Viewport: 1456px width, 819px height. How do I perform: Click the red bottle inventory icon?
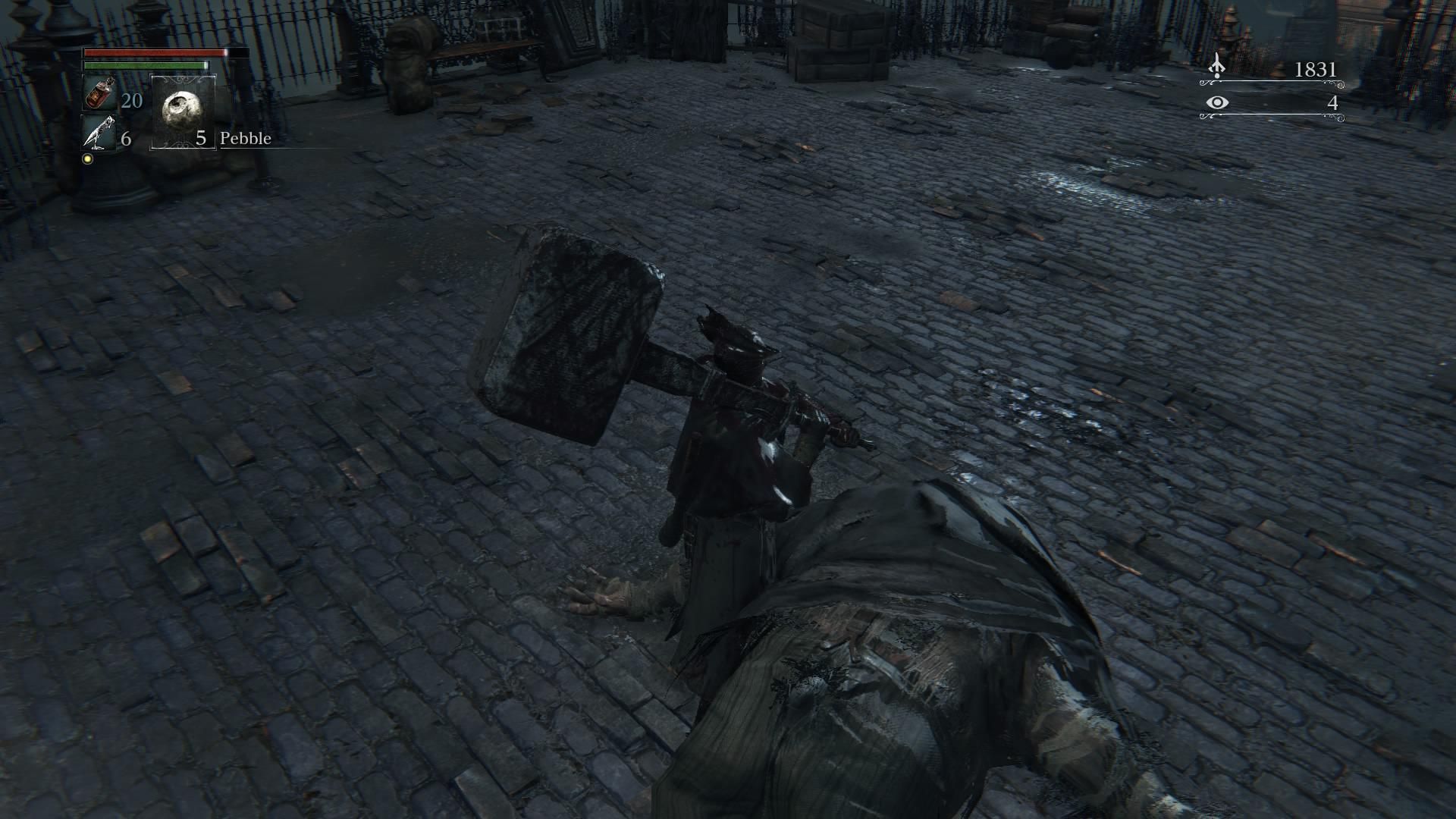(99, 94)
